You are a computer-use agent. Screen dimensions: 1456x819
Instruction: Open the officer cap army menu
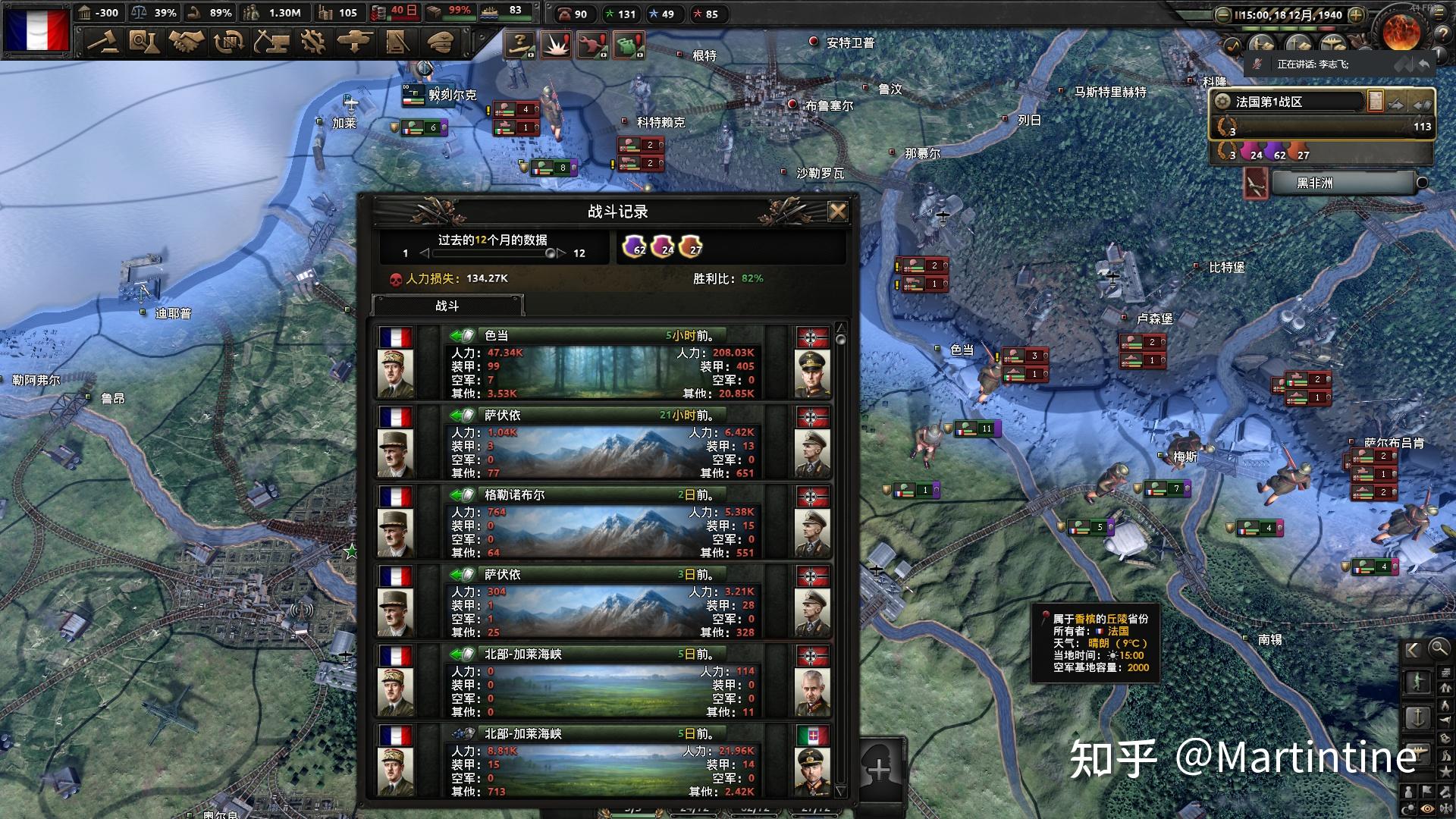(439, 42)
